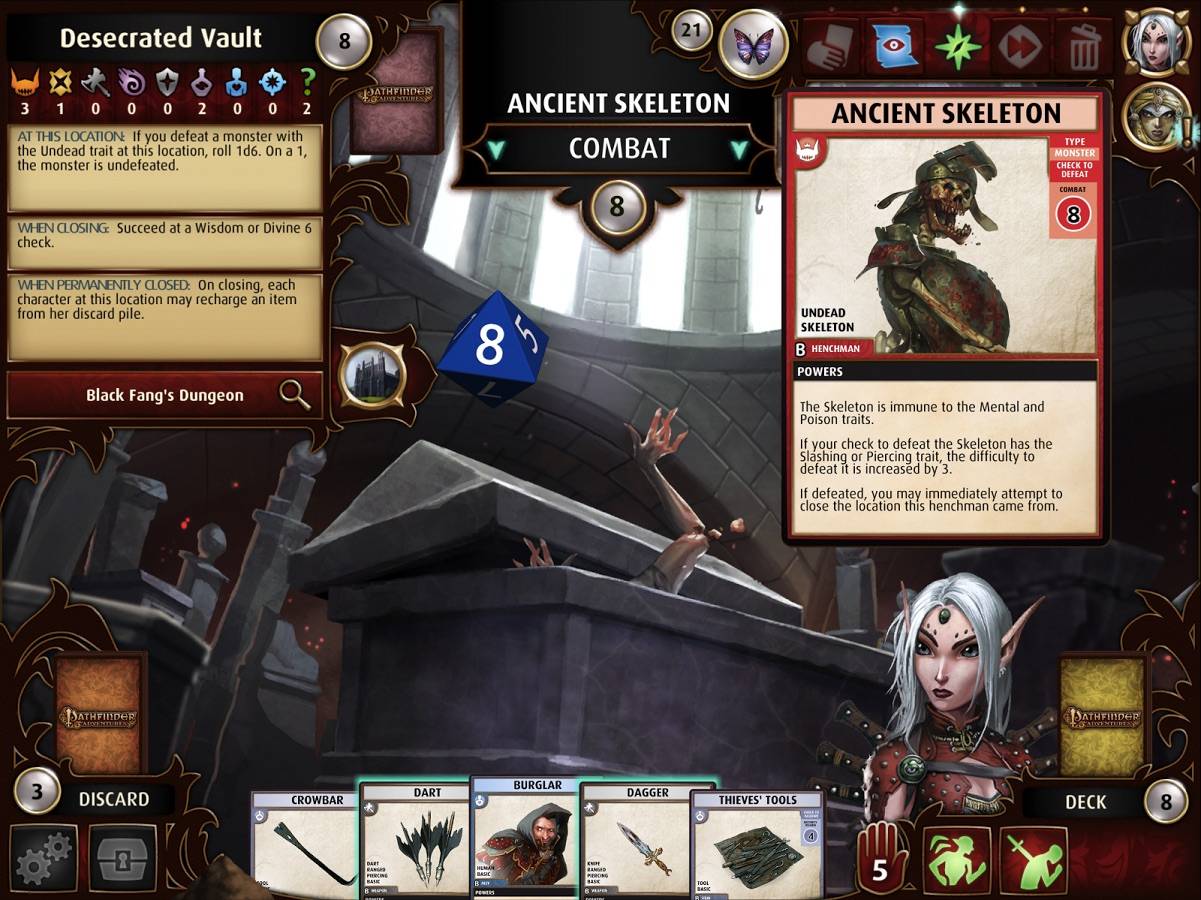Use the green stabbing figure power
This screenshot has width=1201, height=900.
1033,859
